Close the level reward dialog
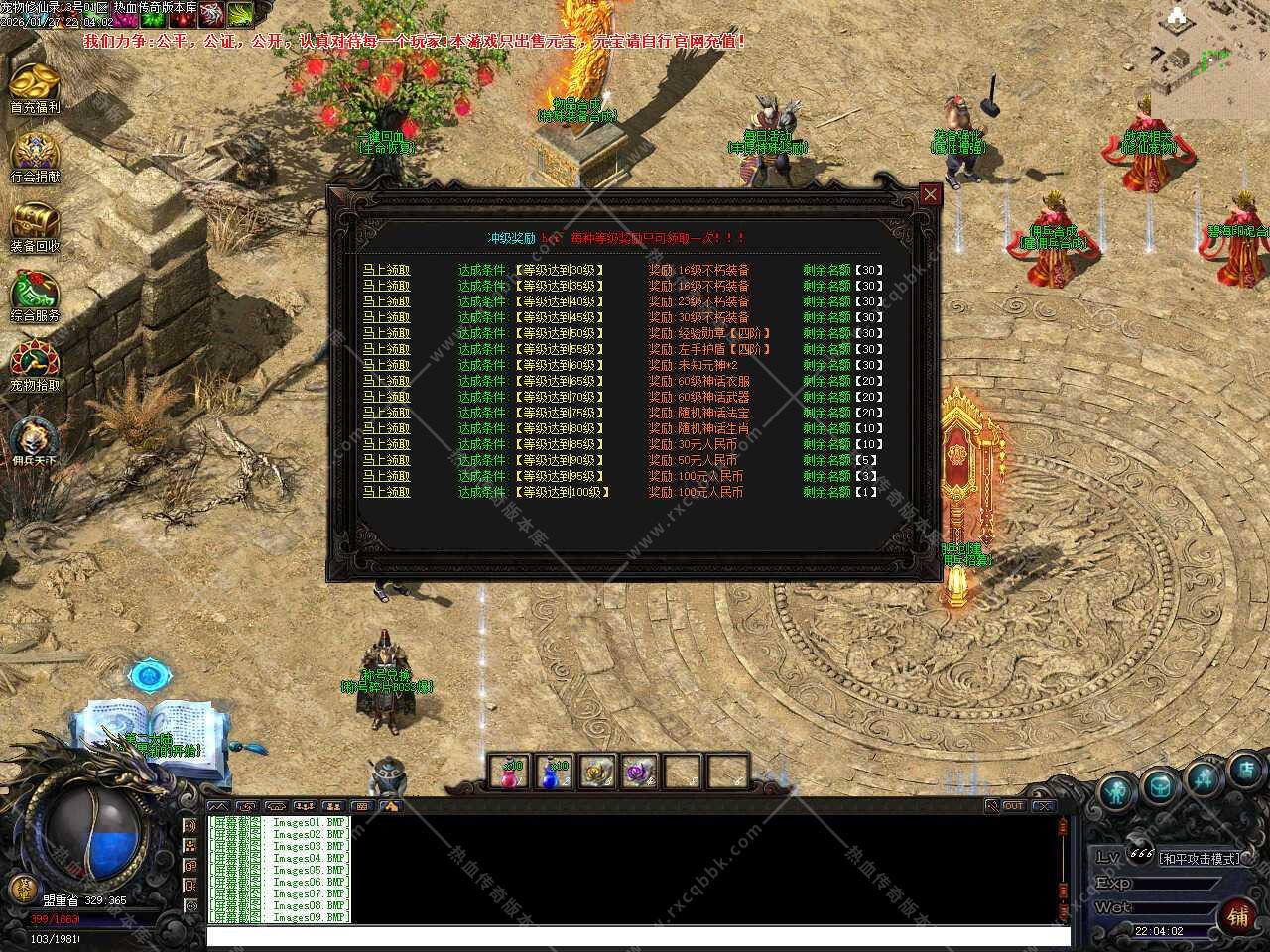1270x952 pixels. click(x=930, y=195)
